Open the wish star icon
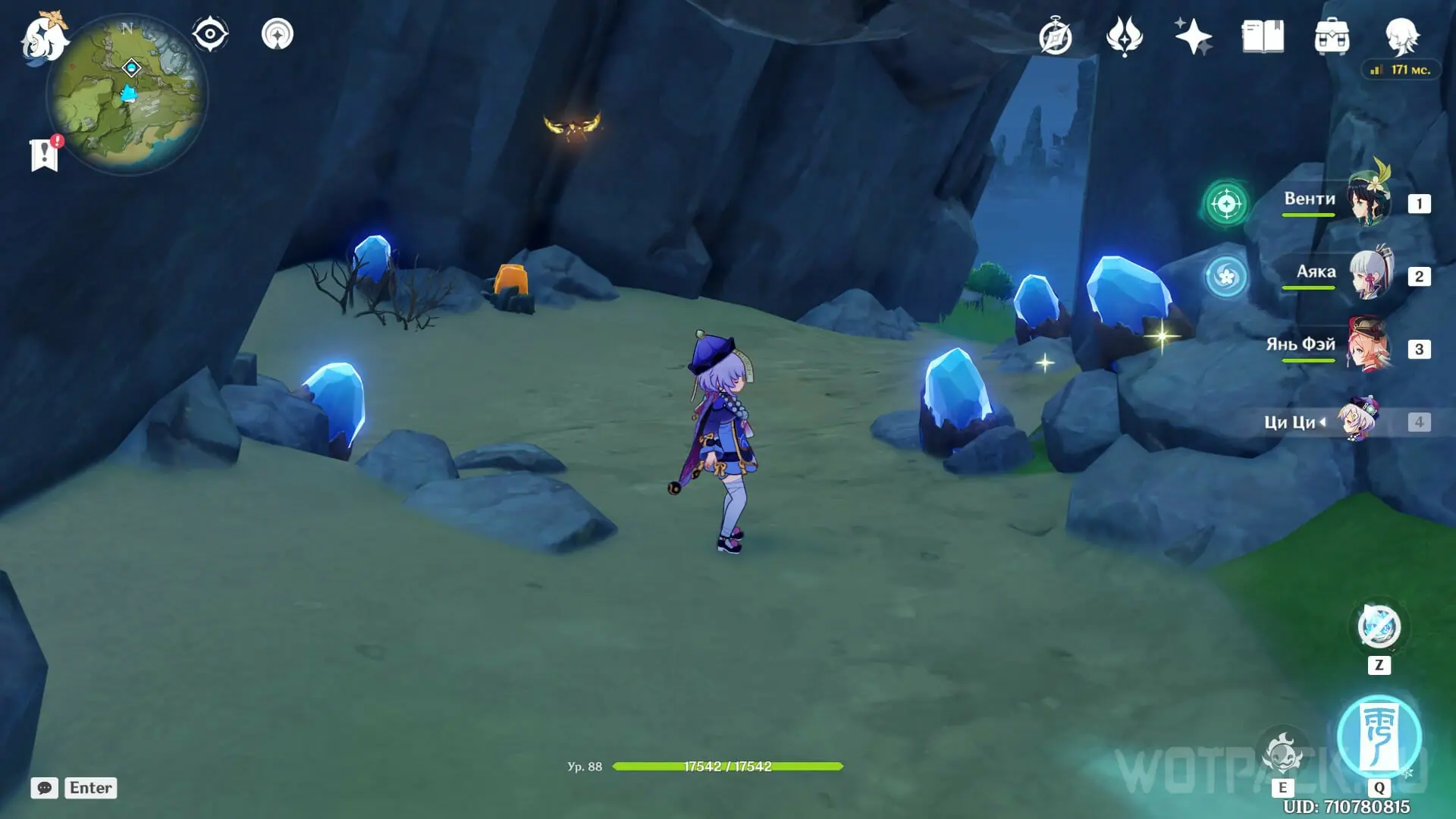The height and width of the screenshot is (819, 1456). click(x=1193, y=37)
